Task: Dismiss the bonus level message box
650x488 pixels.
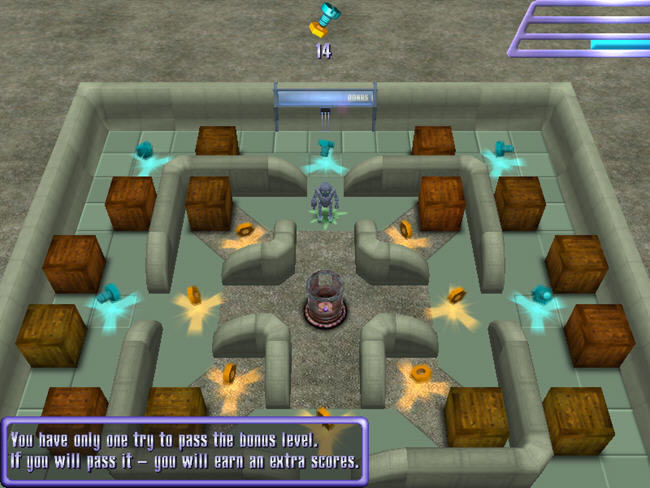Action: [x=185, y=451]
